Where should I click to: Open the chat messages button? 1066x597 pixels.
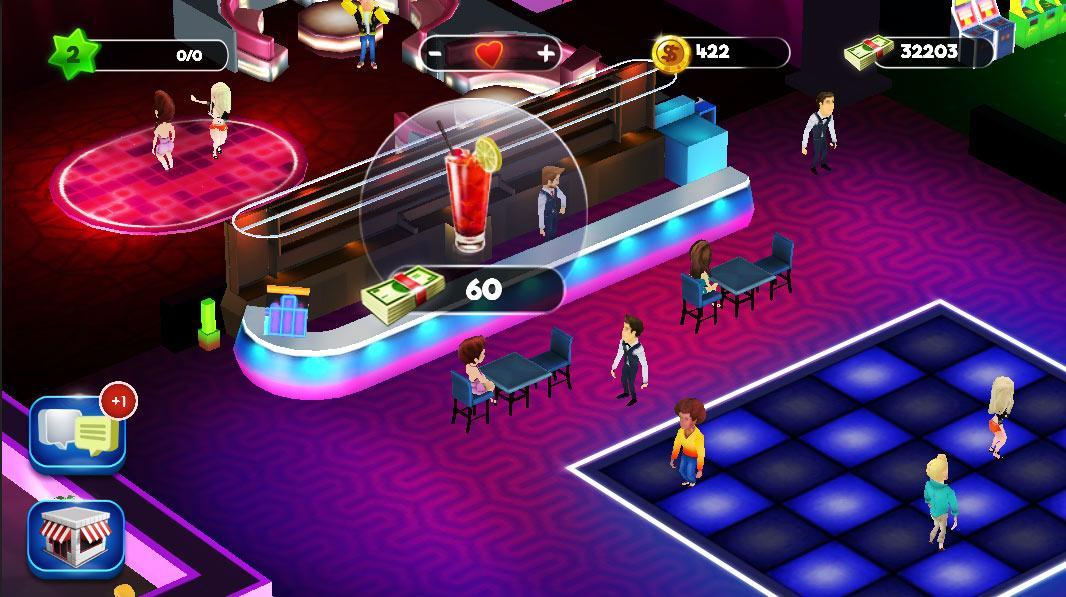click(78, 433)
